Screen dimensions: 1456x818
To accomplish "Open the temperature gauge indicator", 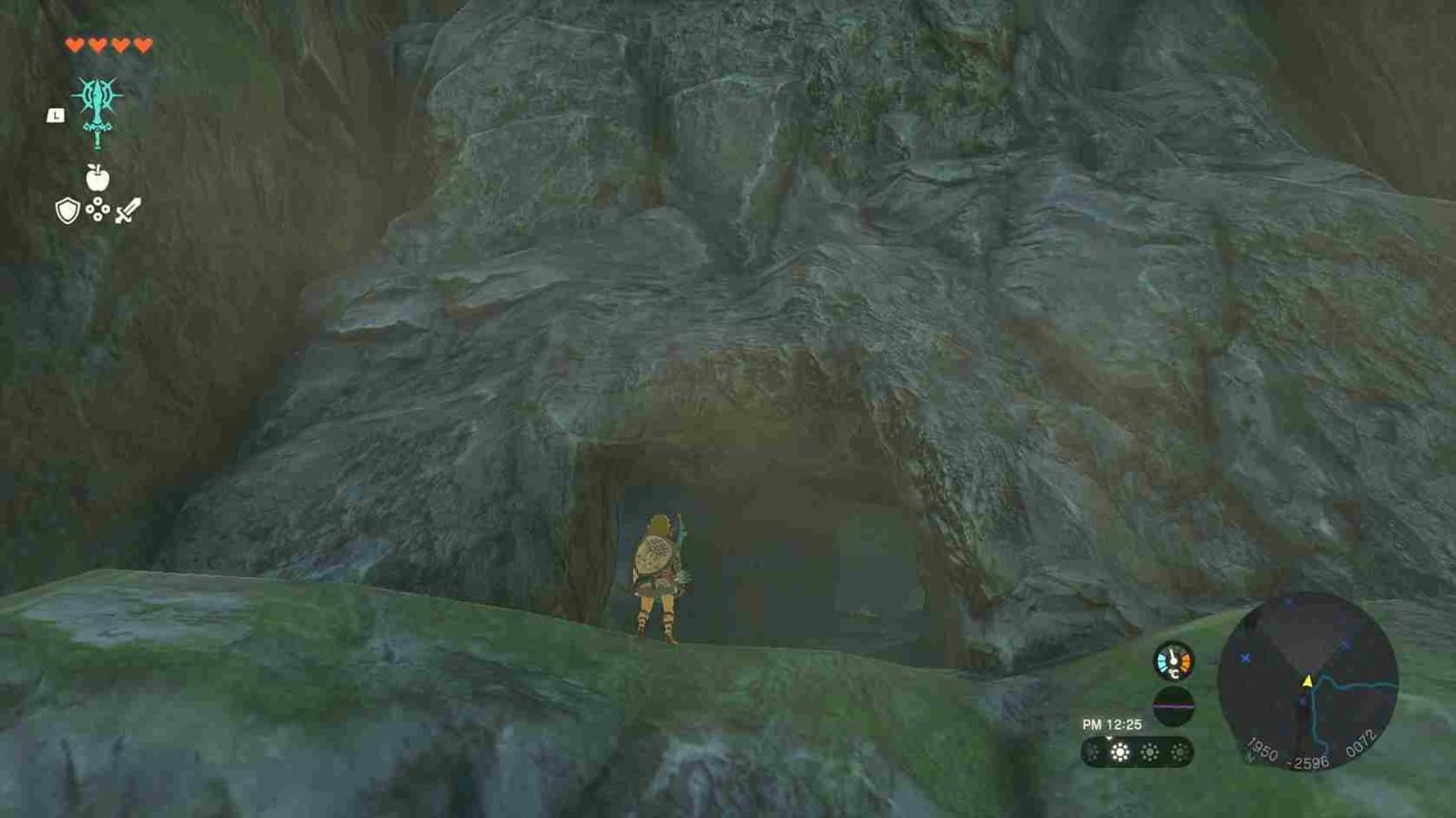I will pos(1174,660).
